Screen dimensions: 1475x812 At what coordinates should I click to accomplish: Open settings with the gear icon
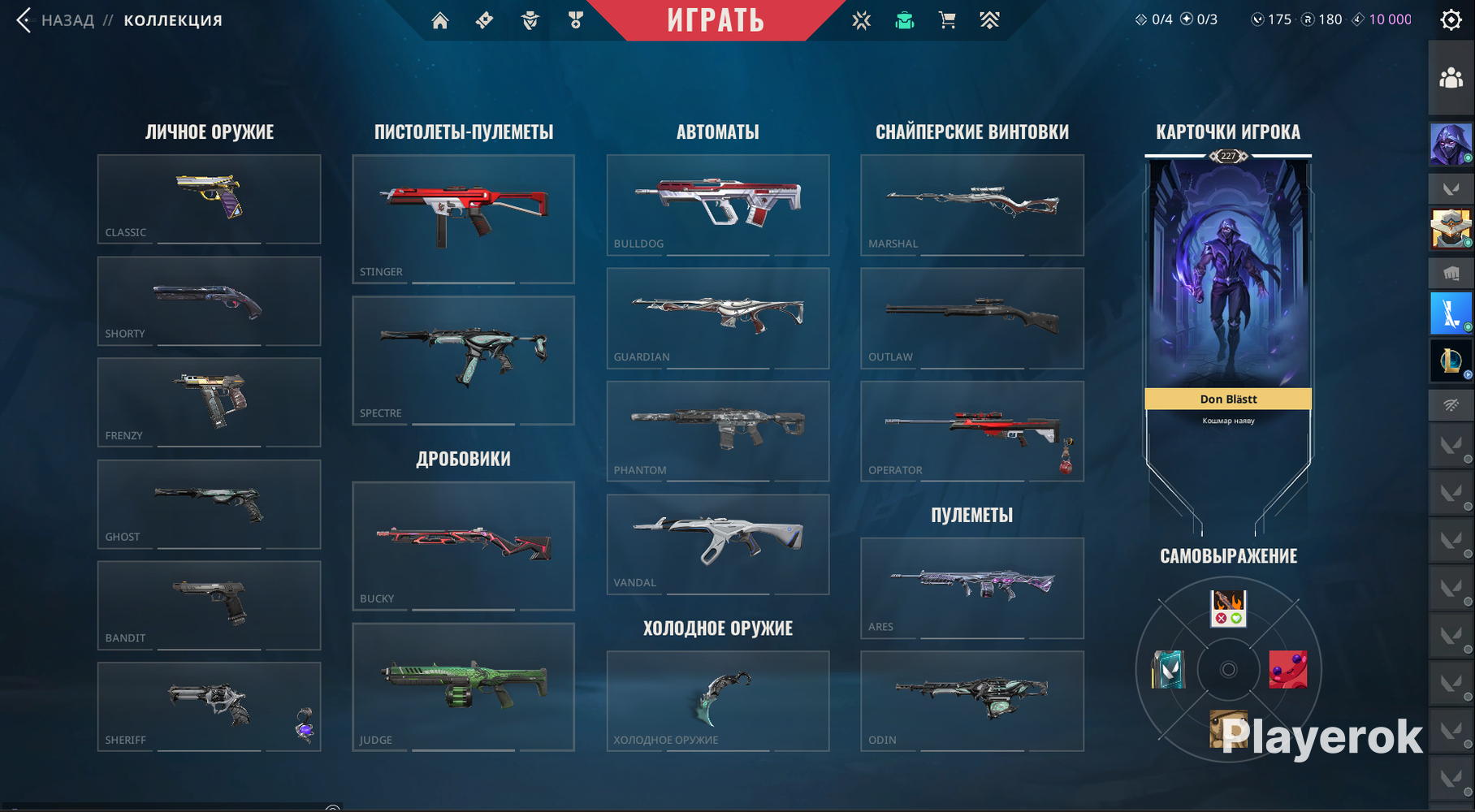1451,20
